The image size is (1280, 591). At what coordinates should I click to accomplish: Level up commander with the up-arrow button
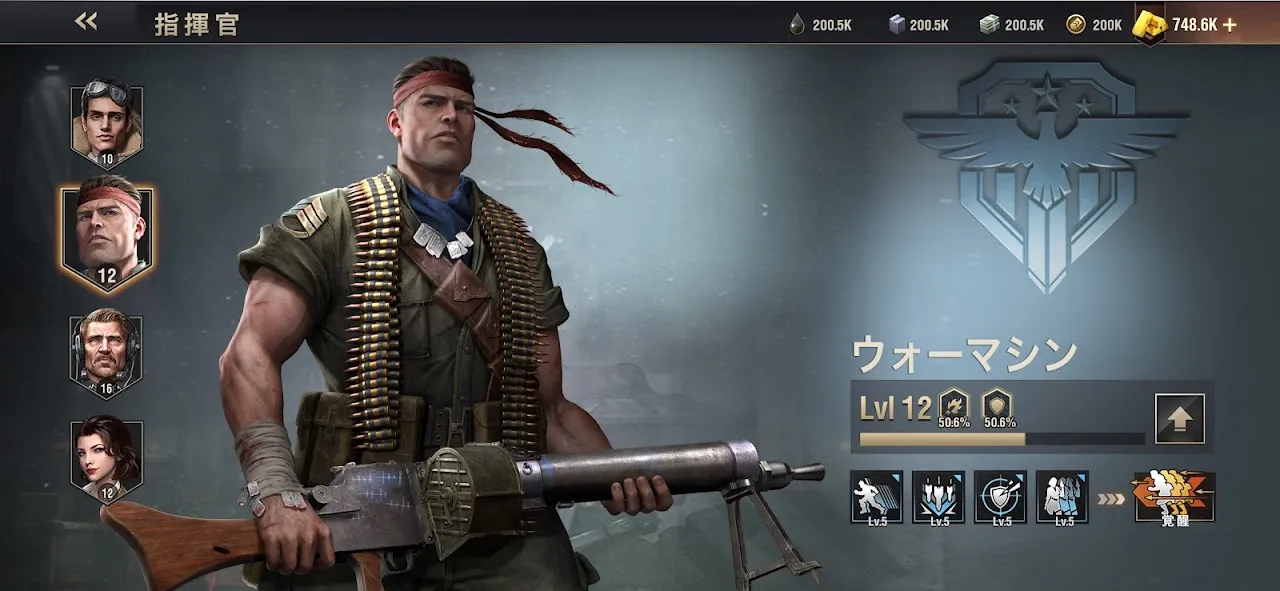(x=1179, y=419)
